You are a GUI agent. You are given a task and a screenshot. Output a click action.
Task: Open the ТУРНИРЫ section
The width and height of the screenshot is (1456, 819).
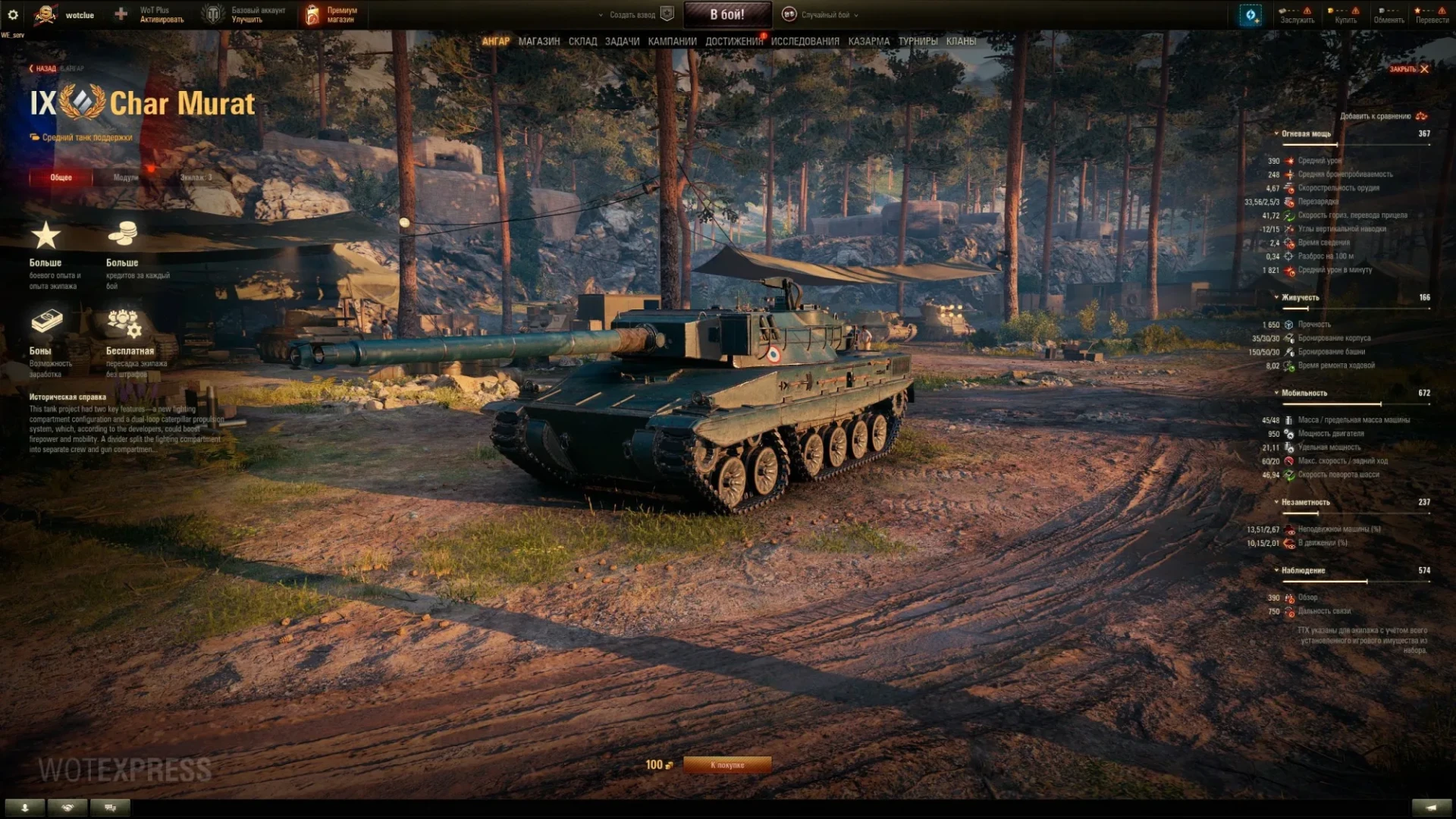[x=918, y=42]
